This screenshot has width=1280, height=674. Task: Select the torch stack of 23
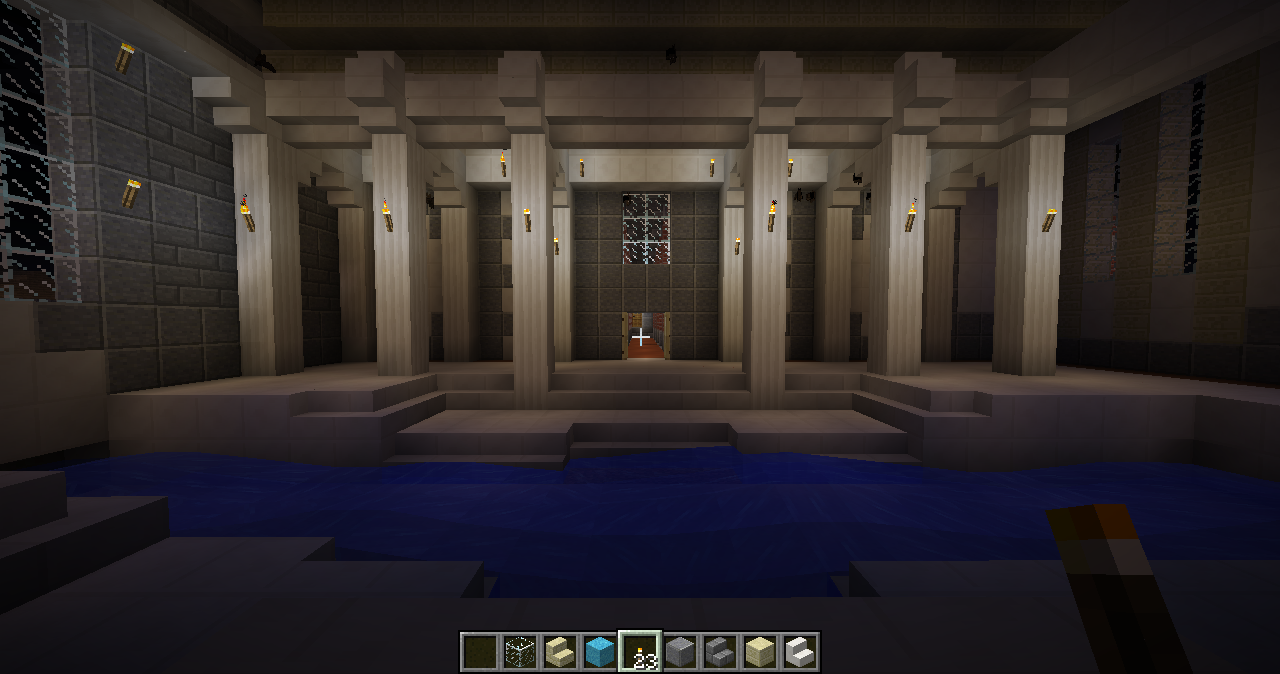[x=640, y=652]
